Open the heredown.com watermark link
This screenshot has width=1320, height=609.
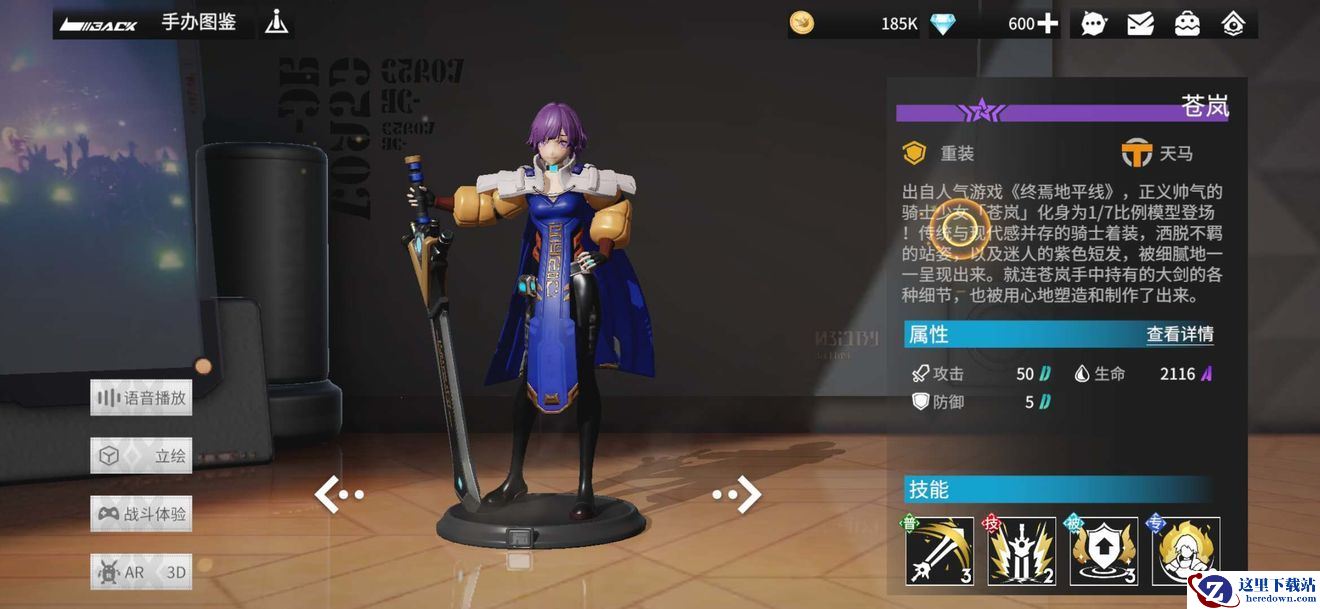pyautogui.click(x=1254, y=587)
